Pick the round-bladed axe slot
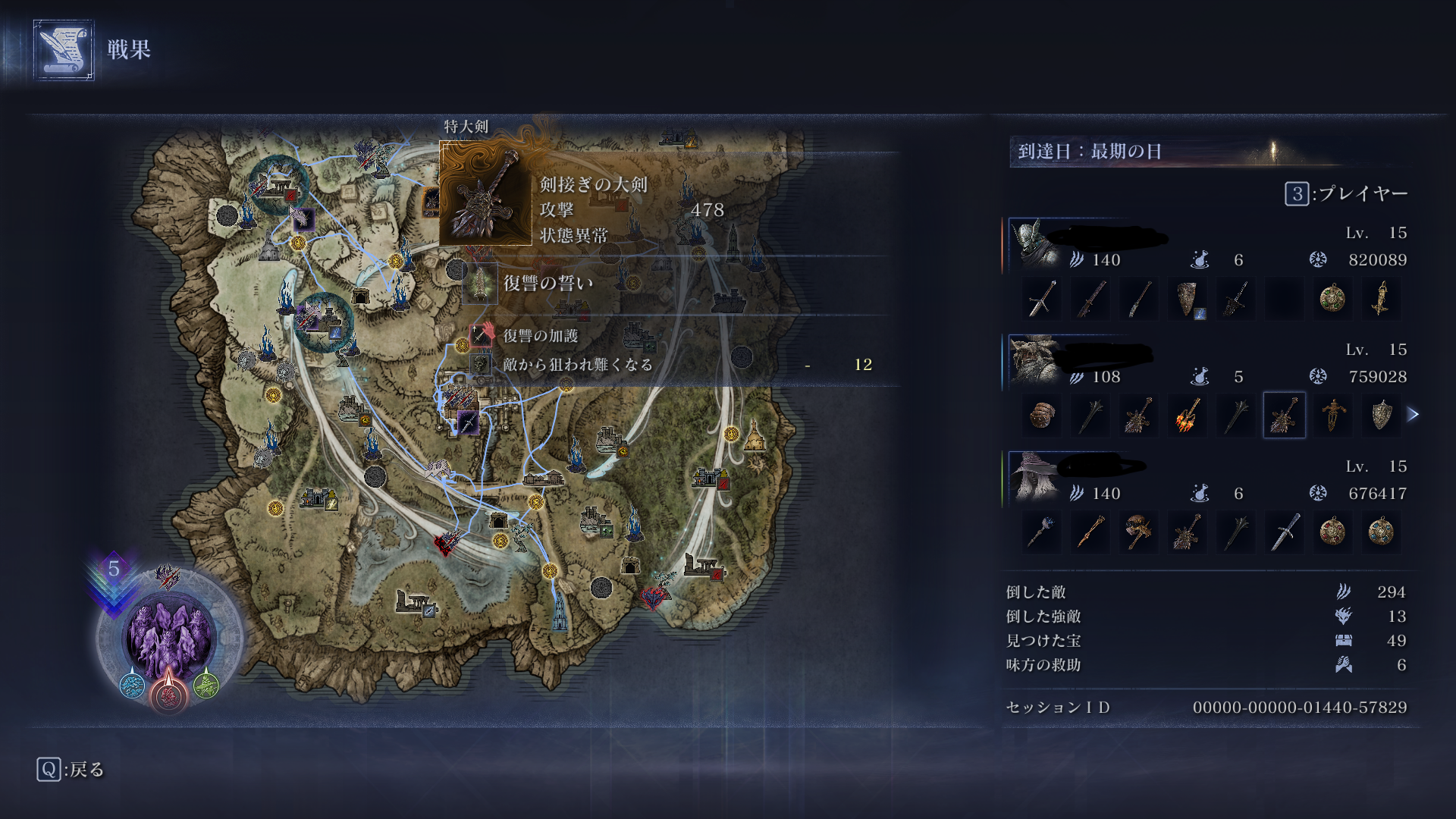Viewport: 1456px width, 819px height. coord(1138,532)
